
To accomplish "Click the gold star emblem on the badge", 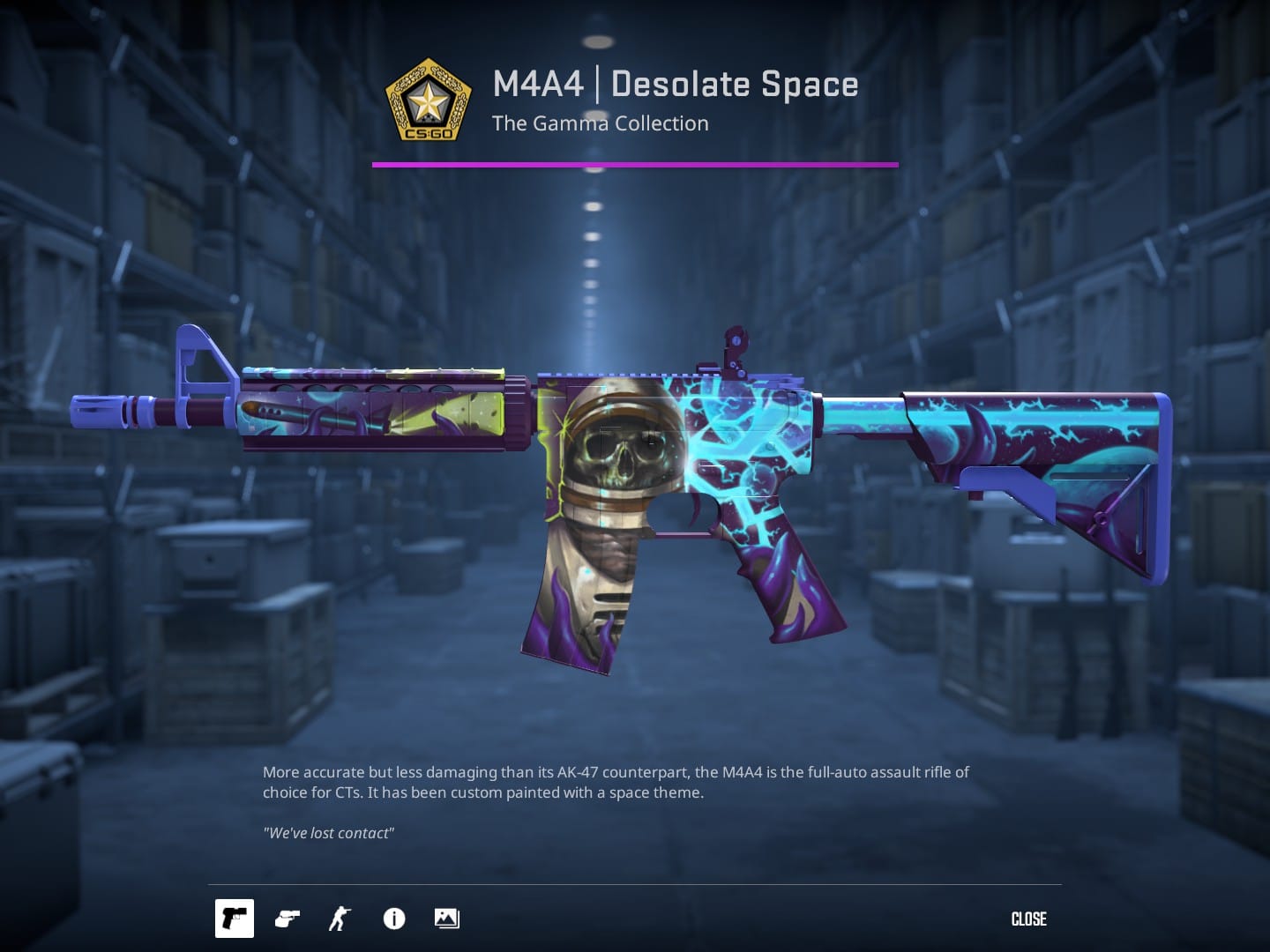I will [x=429, y=99].
